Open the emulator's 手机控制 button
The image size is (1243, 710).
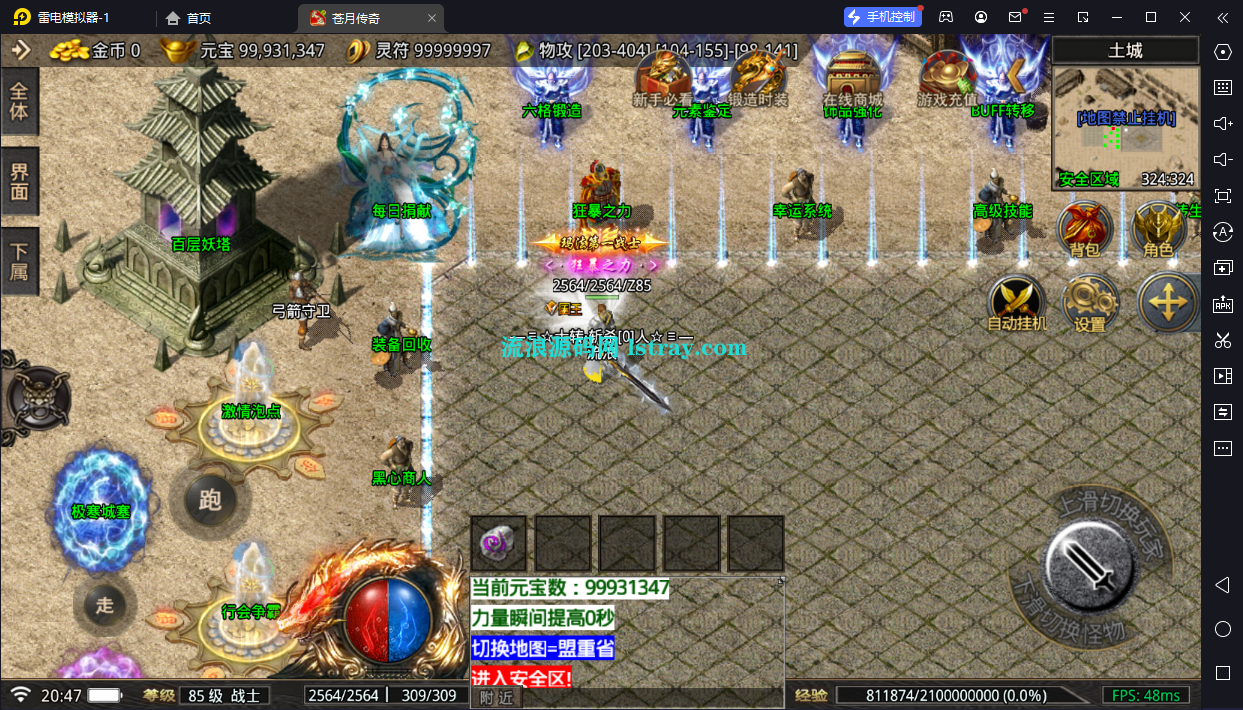(x=880, y=17)
